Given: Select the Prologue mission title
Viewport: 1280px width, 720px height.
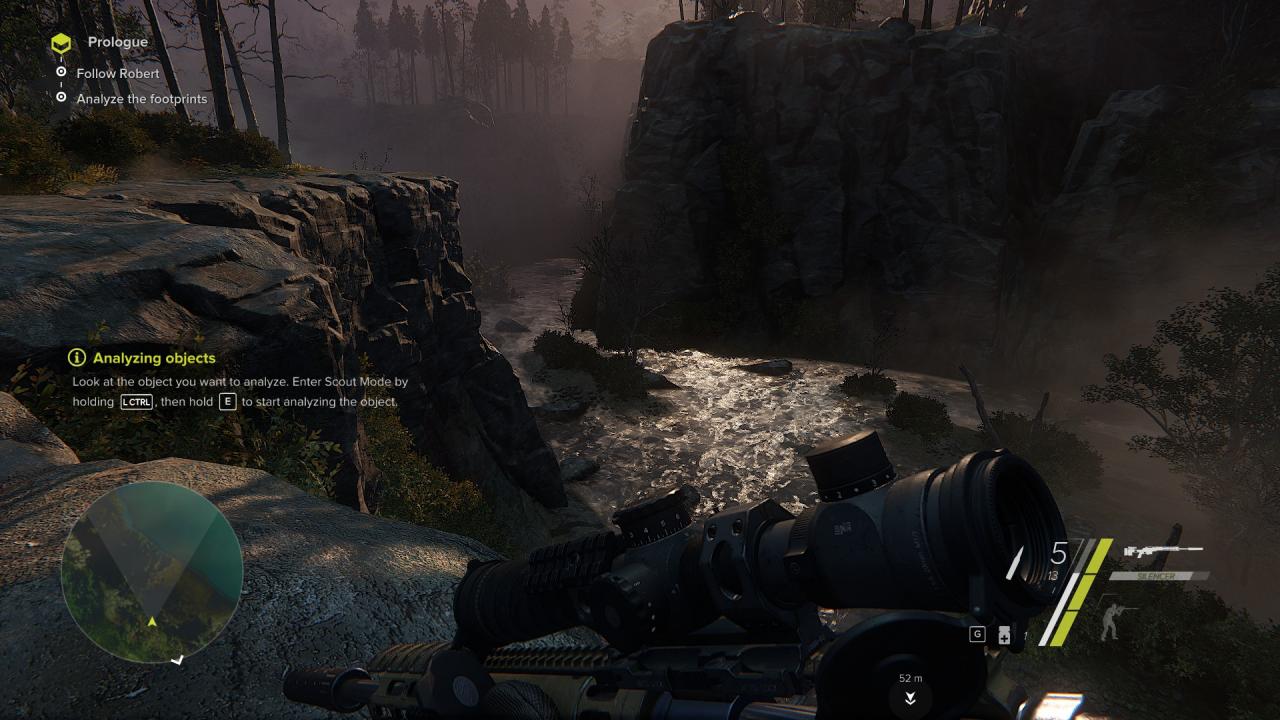Looking at the screenshot, I should 117,42.
